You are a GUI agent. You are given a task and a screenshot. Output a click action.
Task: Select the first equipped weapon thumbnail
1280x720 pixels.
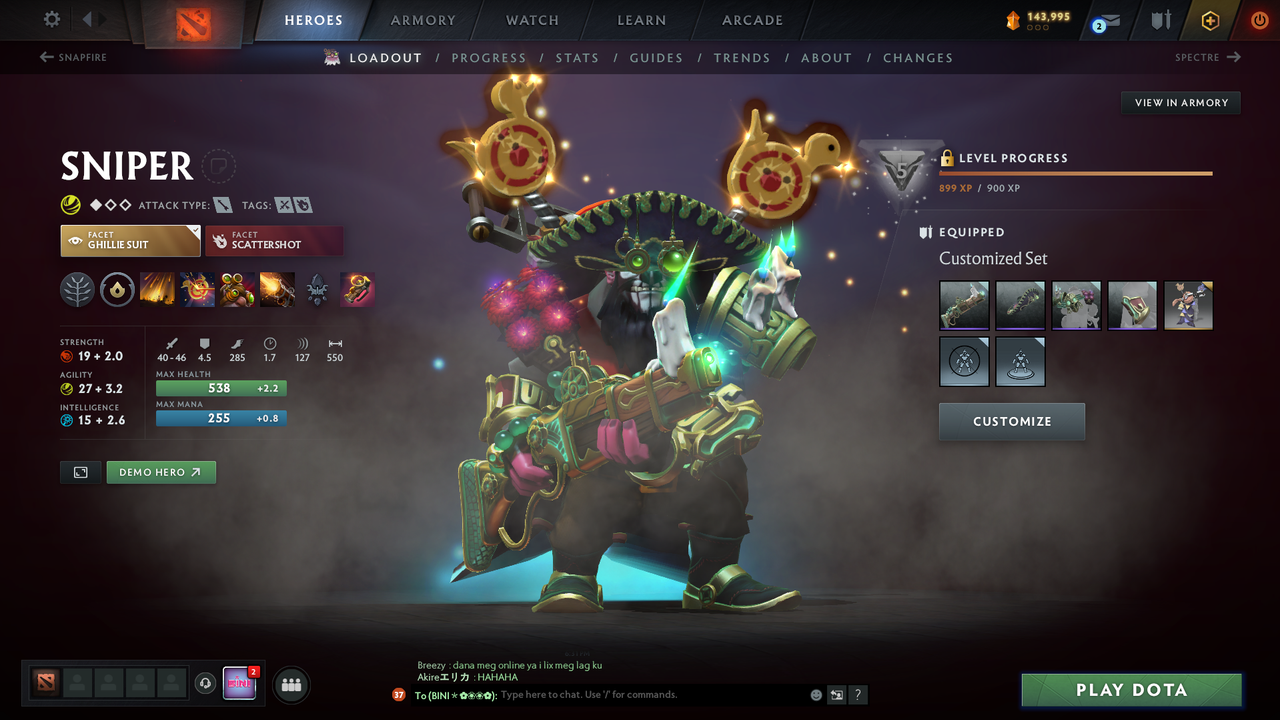[963, 305]
